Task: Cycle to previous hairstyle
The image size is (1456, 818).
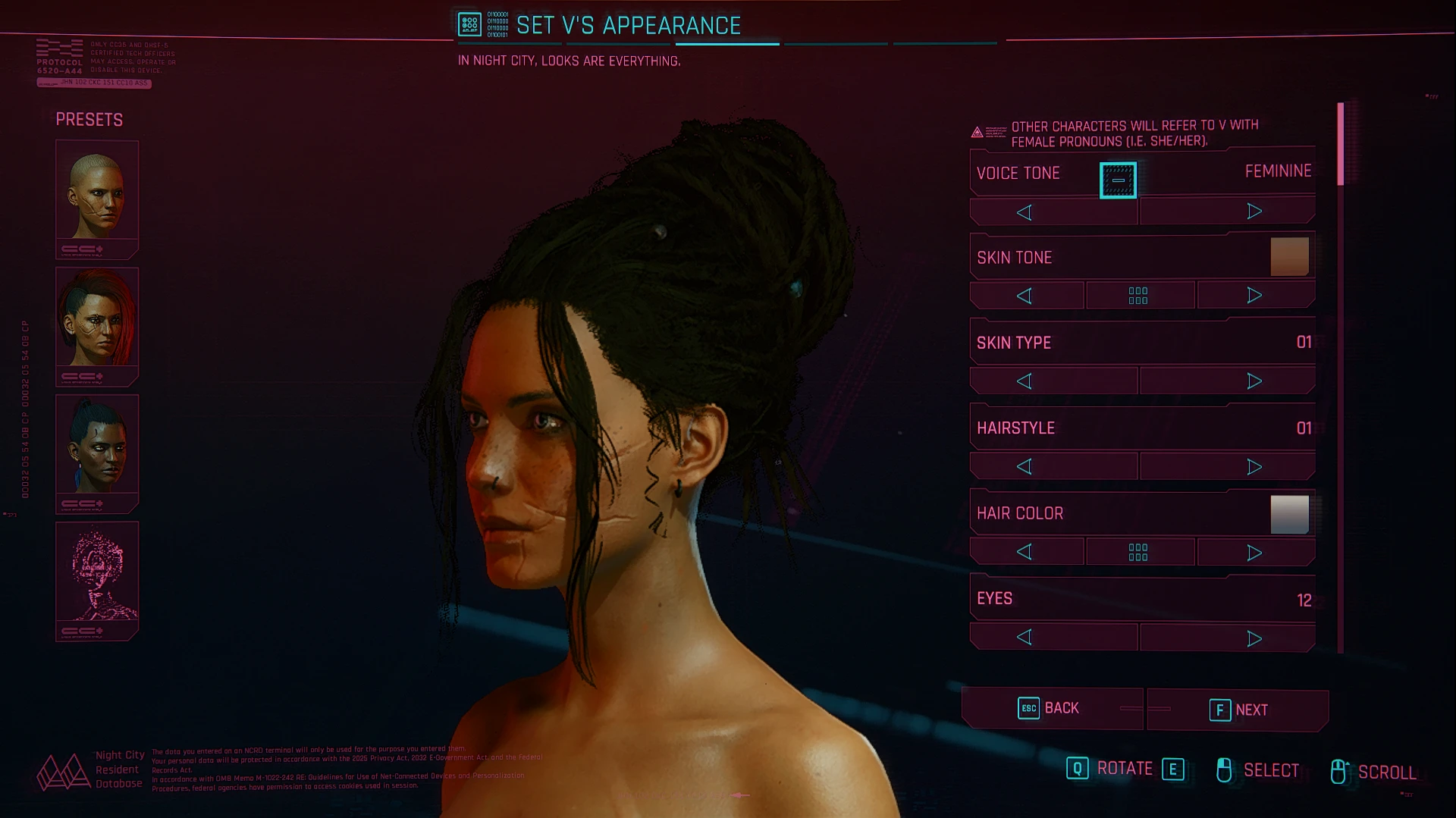Action: click(x=1025, y=467)
